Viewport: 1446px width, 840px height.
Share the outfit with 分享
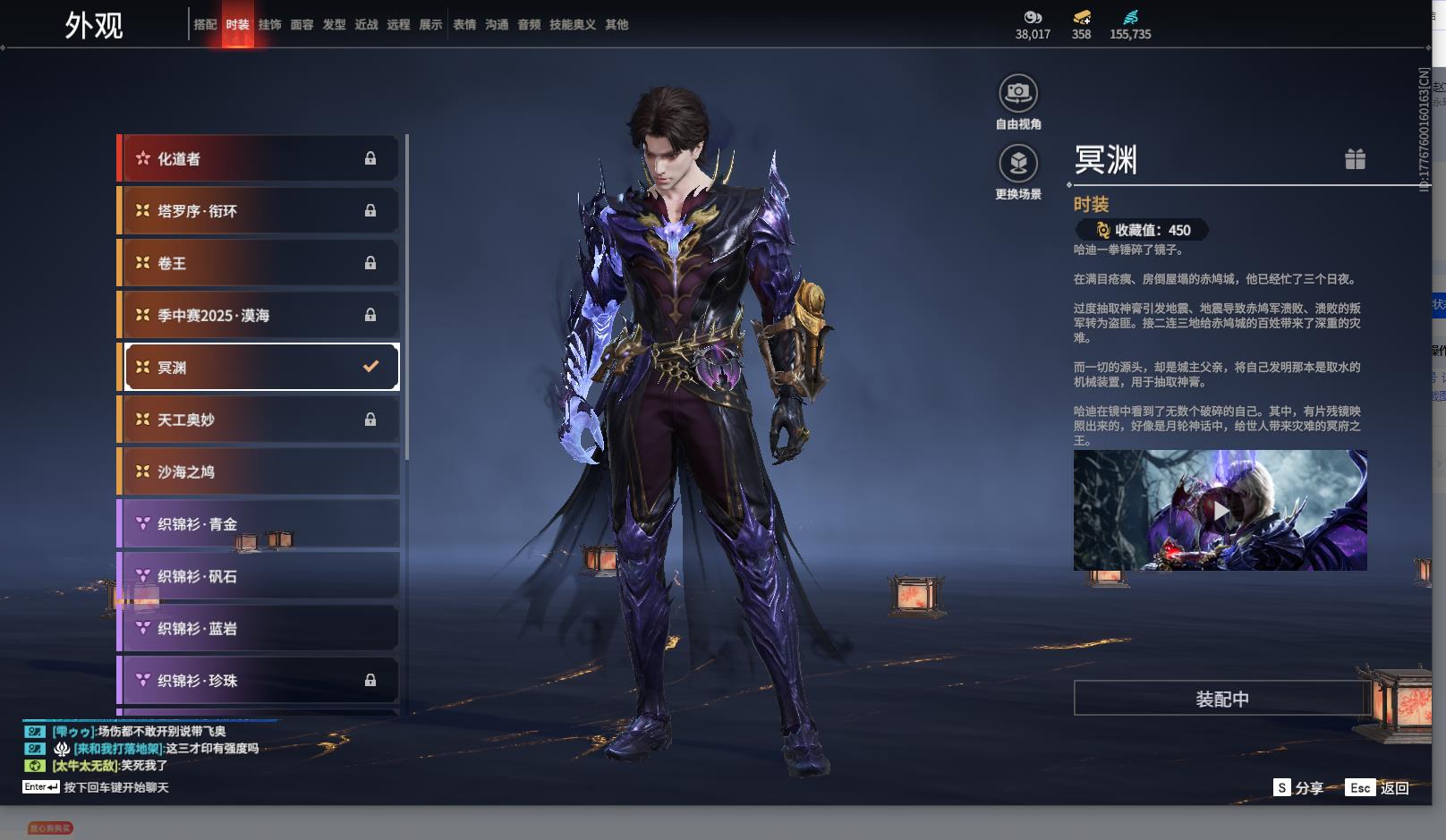pos(1298,787)
